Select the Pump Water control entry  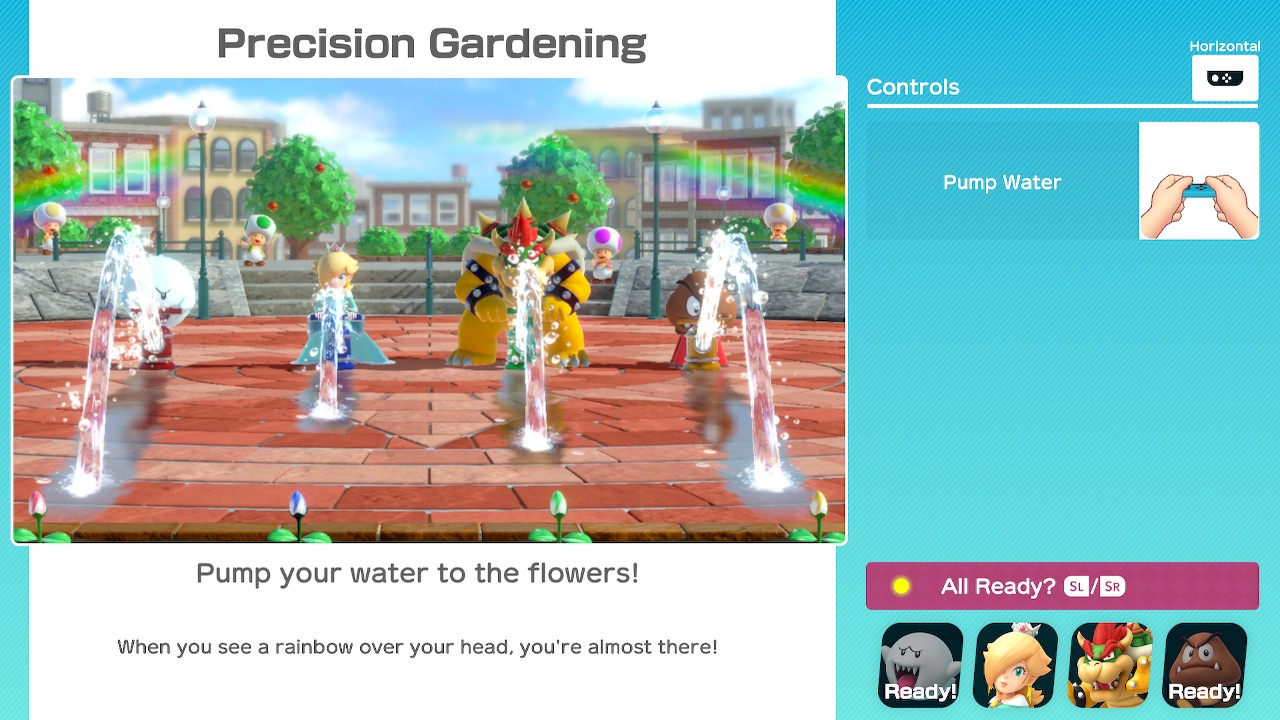tap(1002, 182)
